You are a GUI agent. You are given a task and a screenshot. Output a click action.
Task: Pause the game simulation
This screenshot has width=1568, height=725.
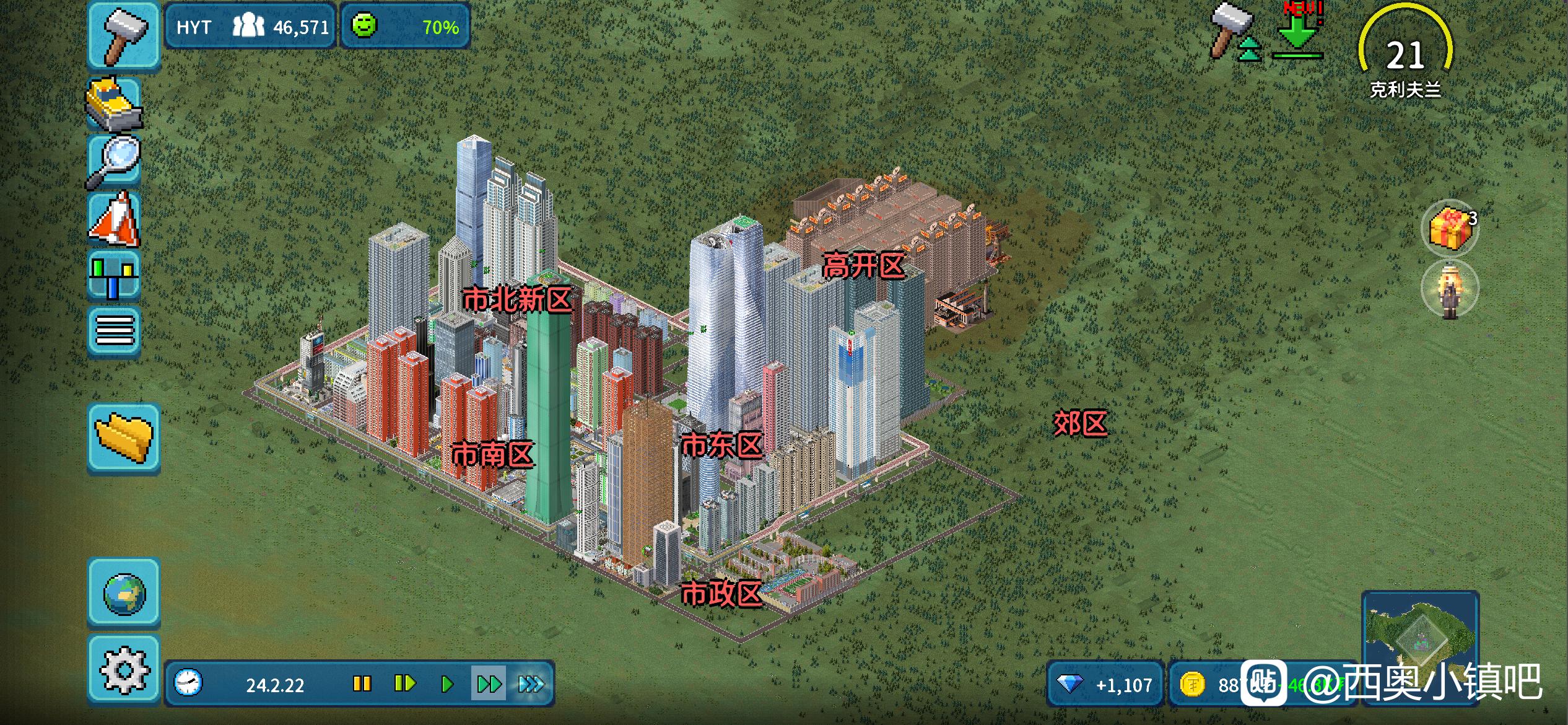[362, 684]
